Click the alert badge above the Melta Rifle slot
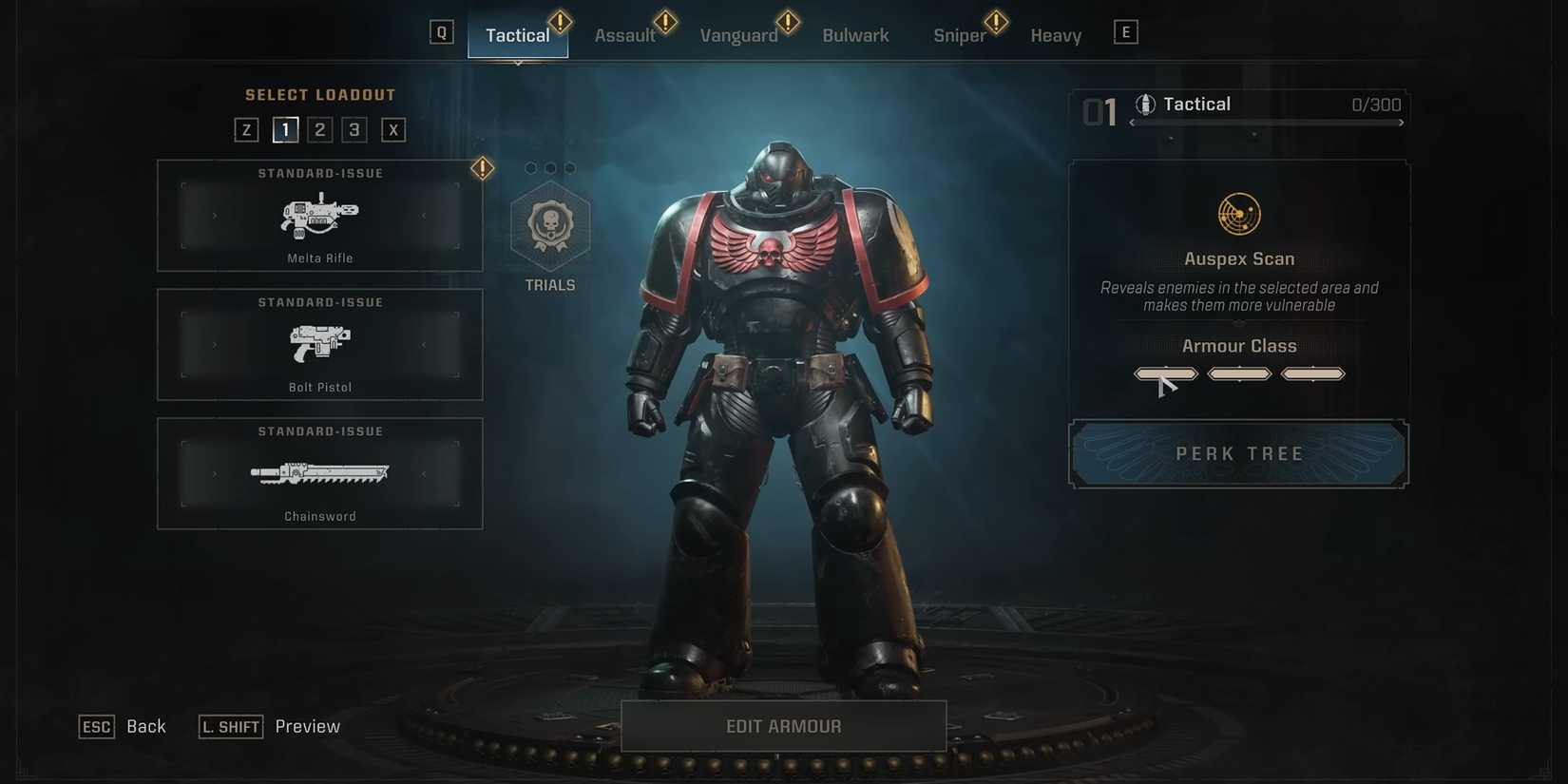Viewport: 1568px width, 784px height. click(x=482, y=167)
